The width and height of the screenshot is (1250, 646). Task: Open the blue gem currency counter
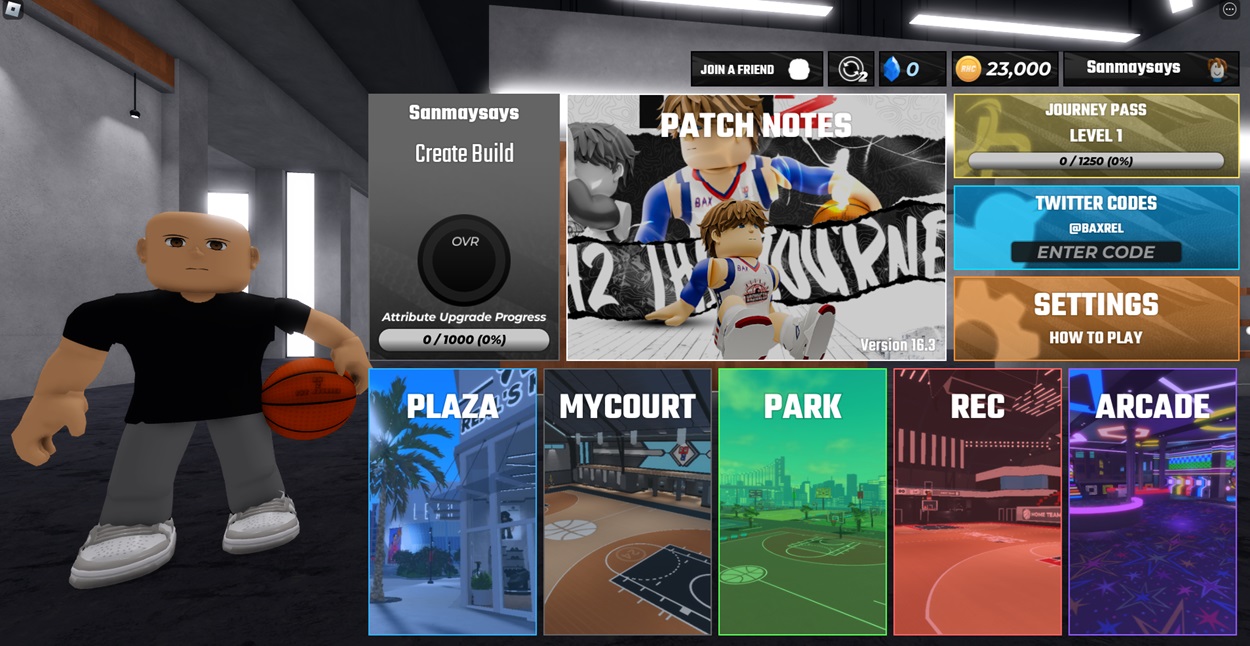[912, 69]
